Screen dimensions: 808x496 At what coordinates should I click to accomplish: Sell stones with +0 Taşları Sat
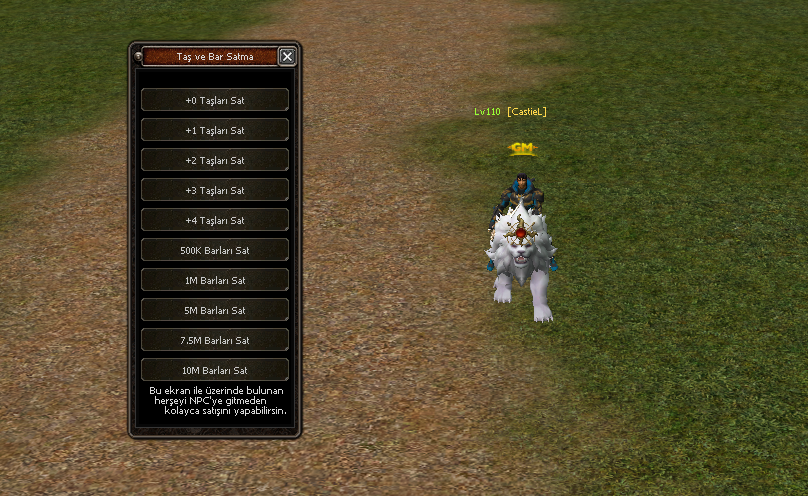(215, 100)
